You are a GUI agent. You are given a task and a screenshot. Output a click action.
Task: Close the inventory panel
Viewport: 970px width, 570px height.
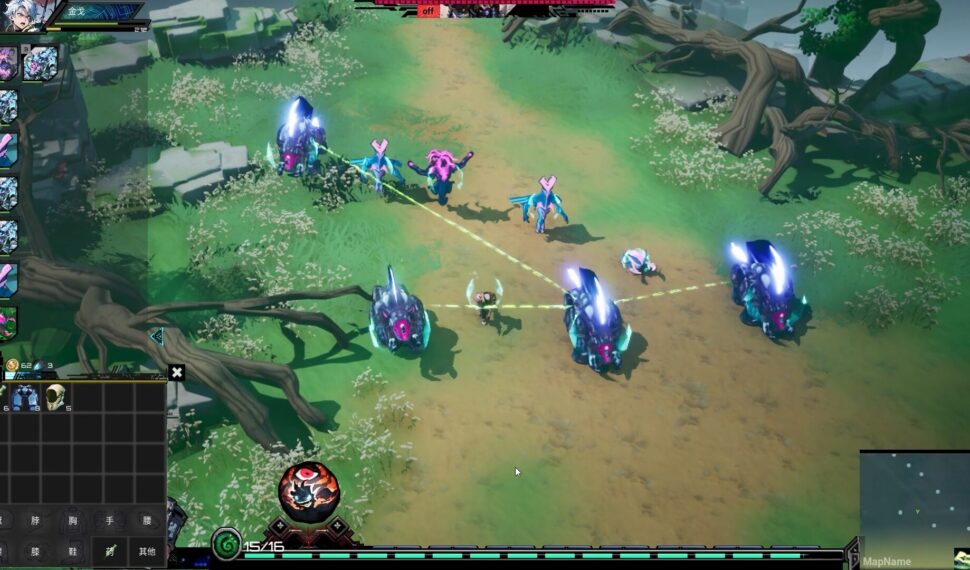[177, 373]
